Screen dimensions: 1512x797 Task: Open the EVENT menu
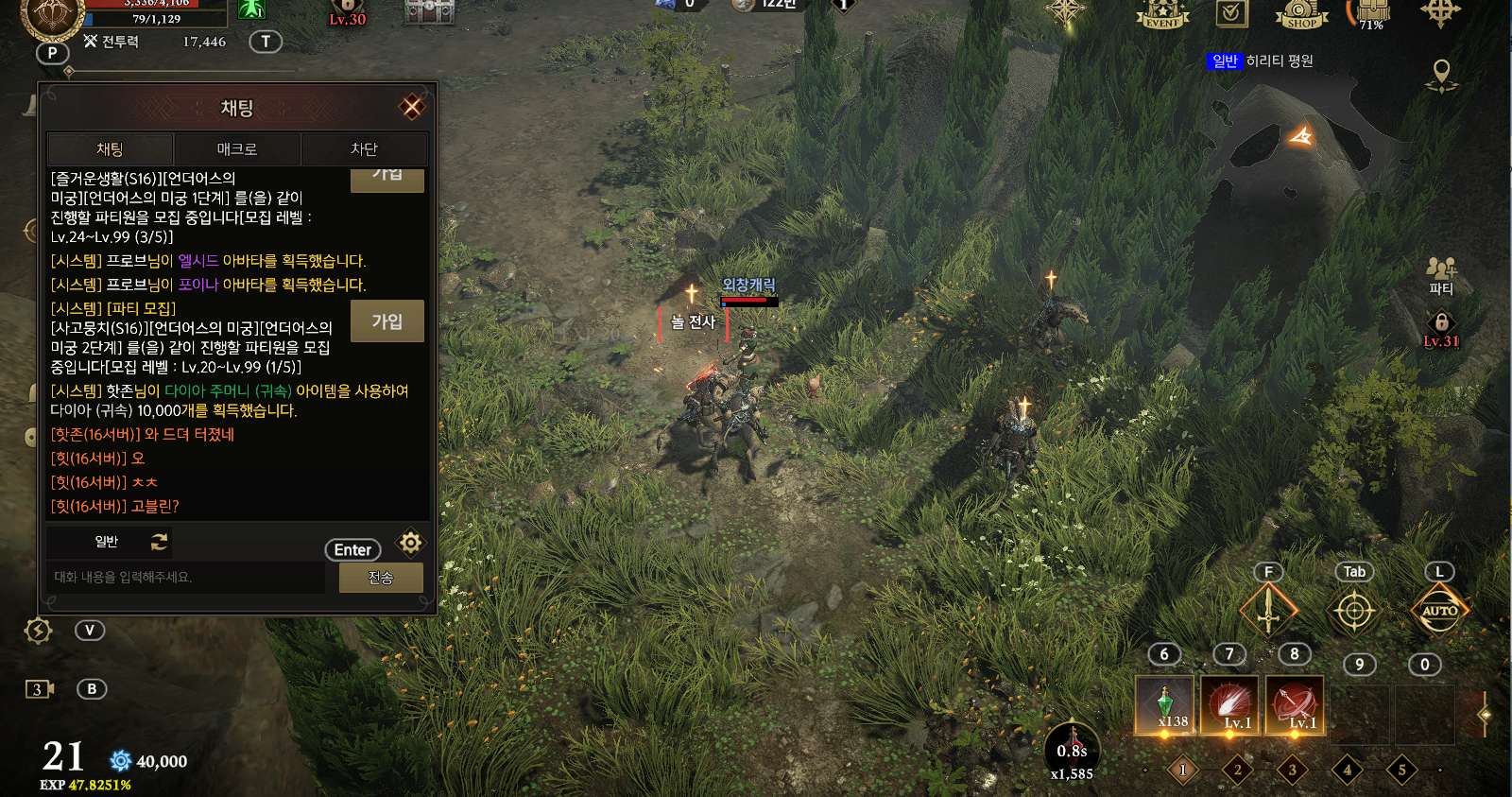click(x=1162, y=14)
